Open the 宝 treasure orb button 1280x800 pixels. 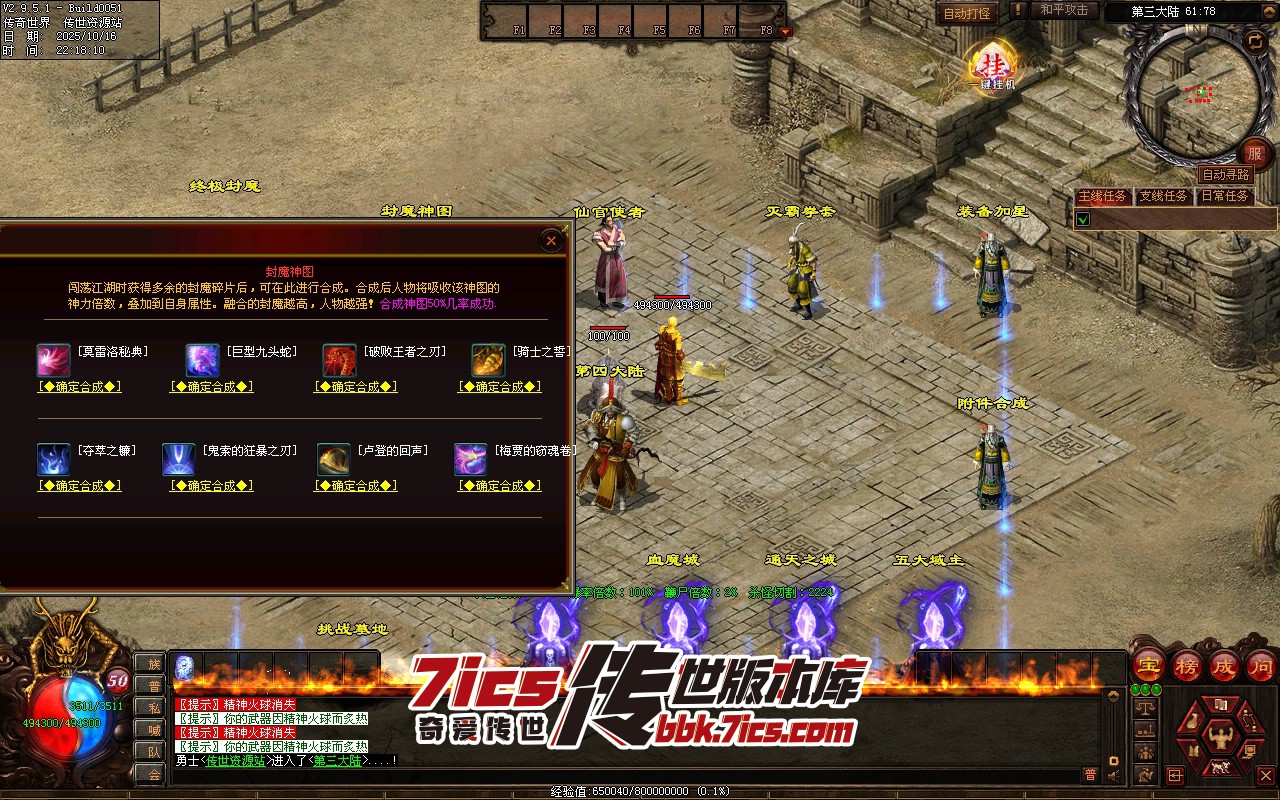1148,664
